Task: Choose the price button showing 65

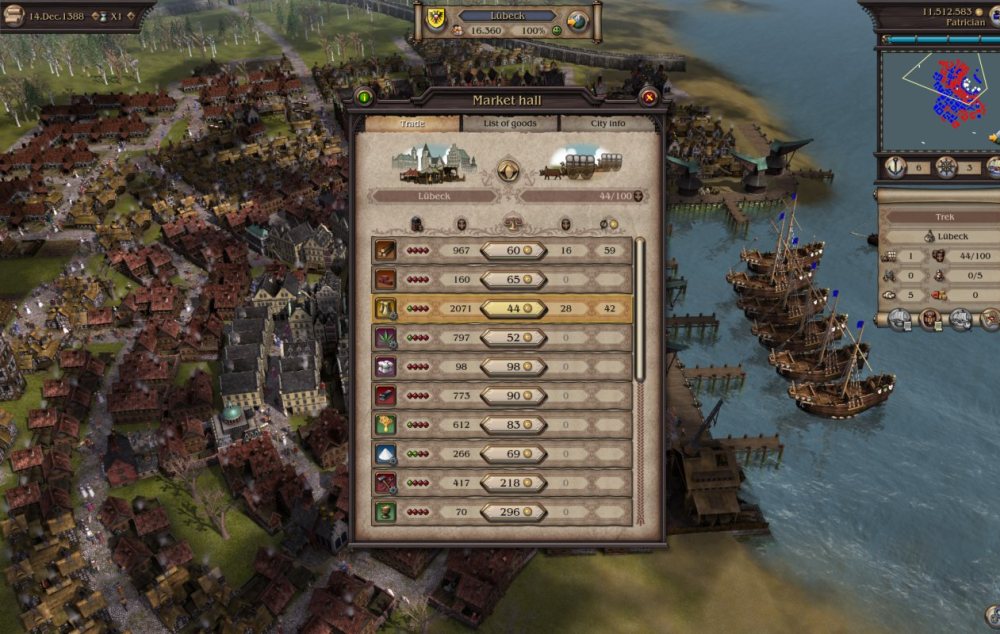Action: click(513, 280)
